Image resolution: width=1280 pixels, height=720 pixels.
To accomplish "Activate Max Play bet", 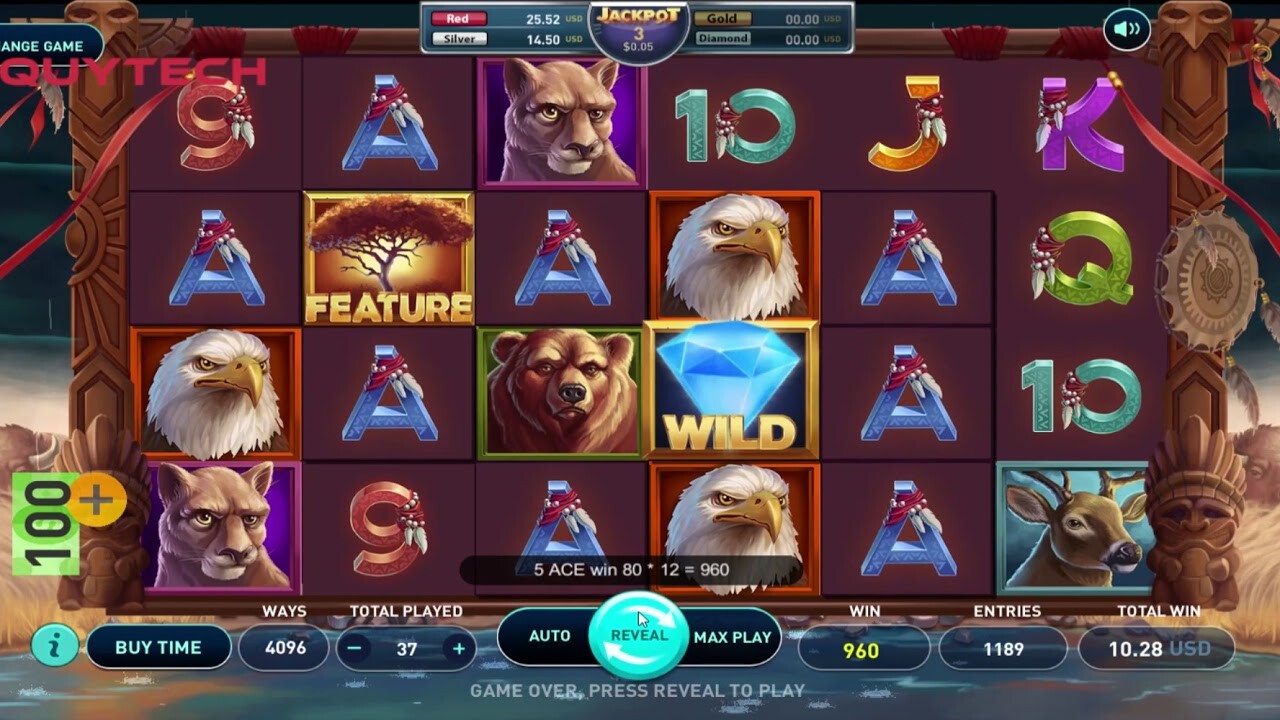I will (732, 637).
